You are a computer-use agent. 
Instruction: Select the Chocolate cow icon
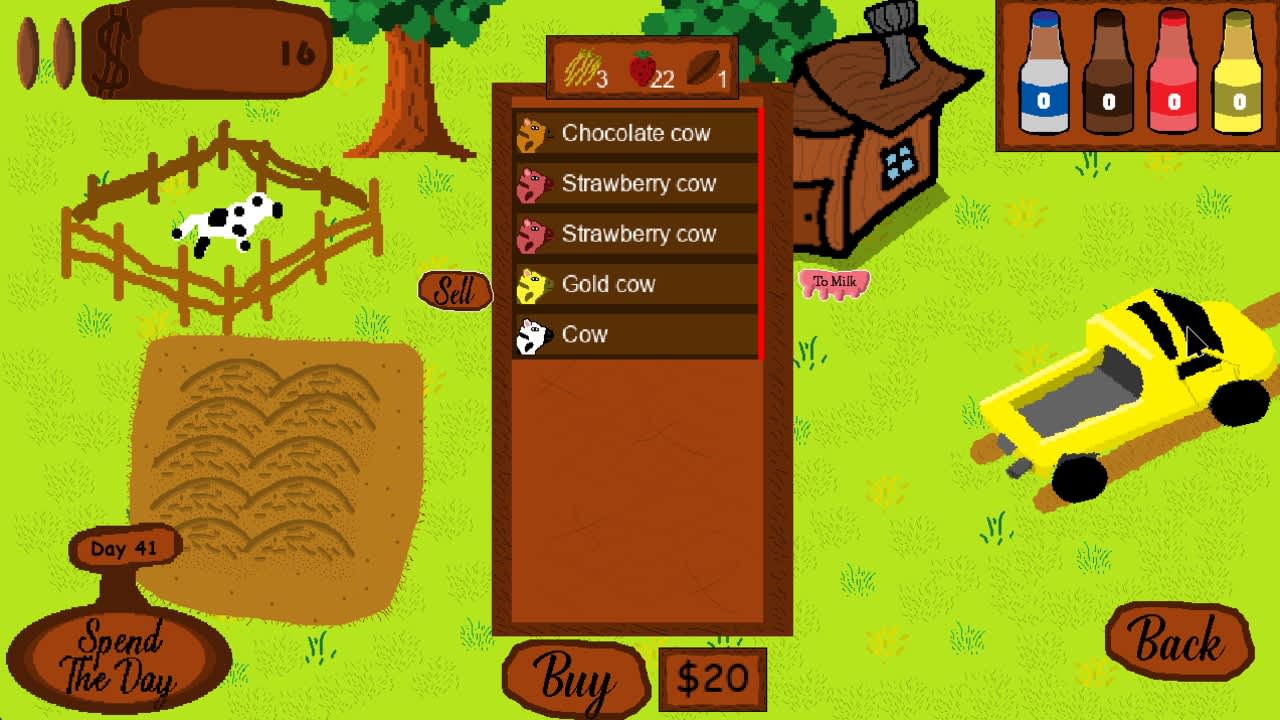click(535, 133)
